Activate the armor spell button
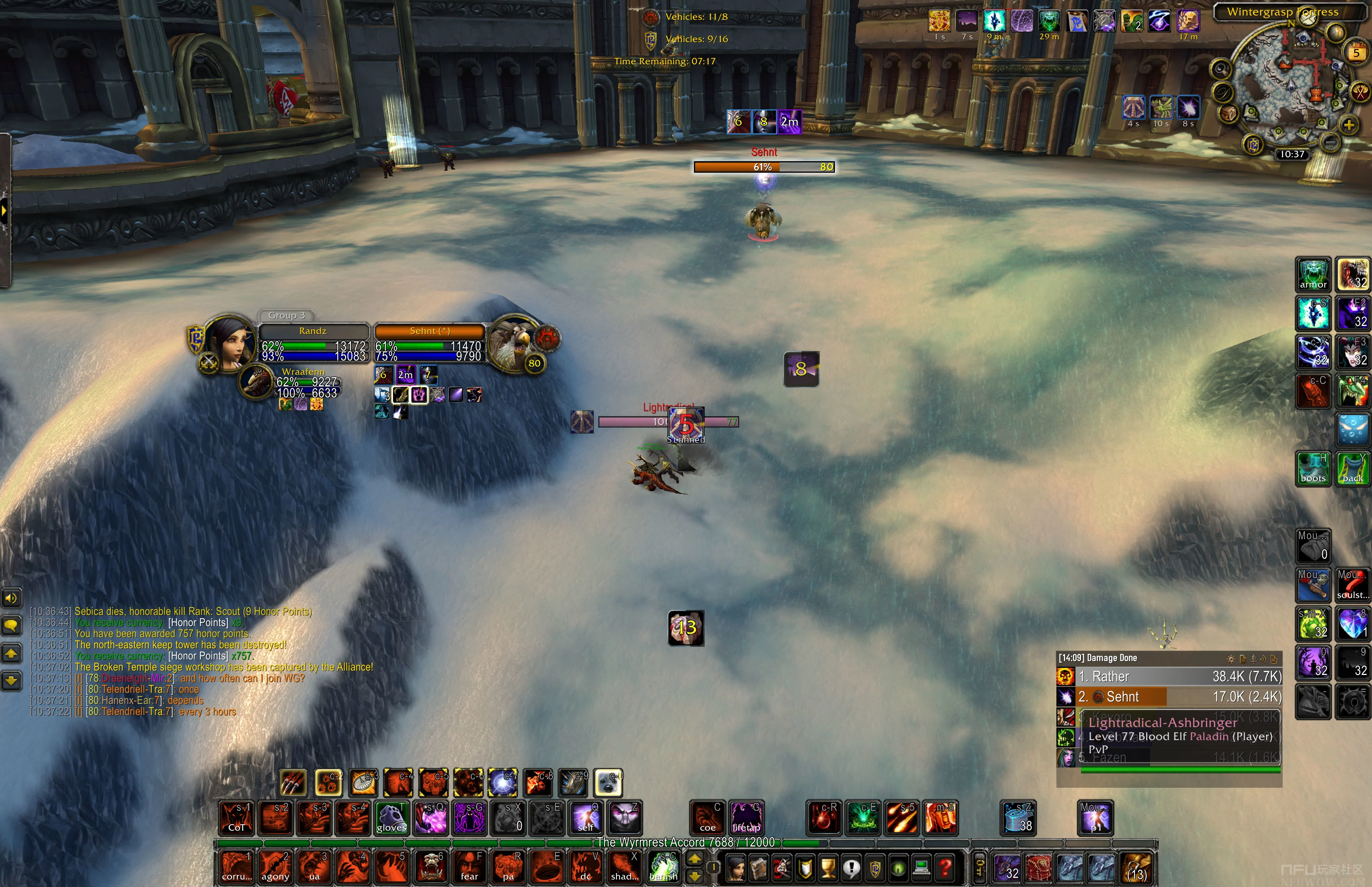The height and width of the screenshot is (887, 1372). pyautogui.click(x=1313, y=275)
